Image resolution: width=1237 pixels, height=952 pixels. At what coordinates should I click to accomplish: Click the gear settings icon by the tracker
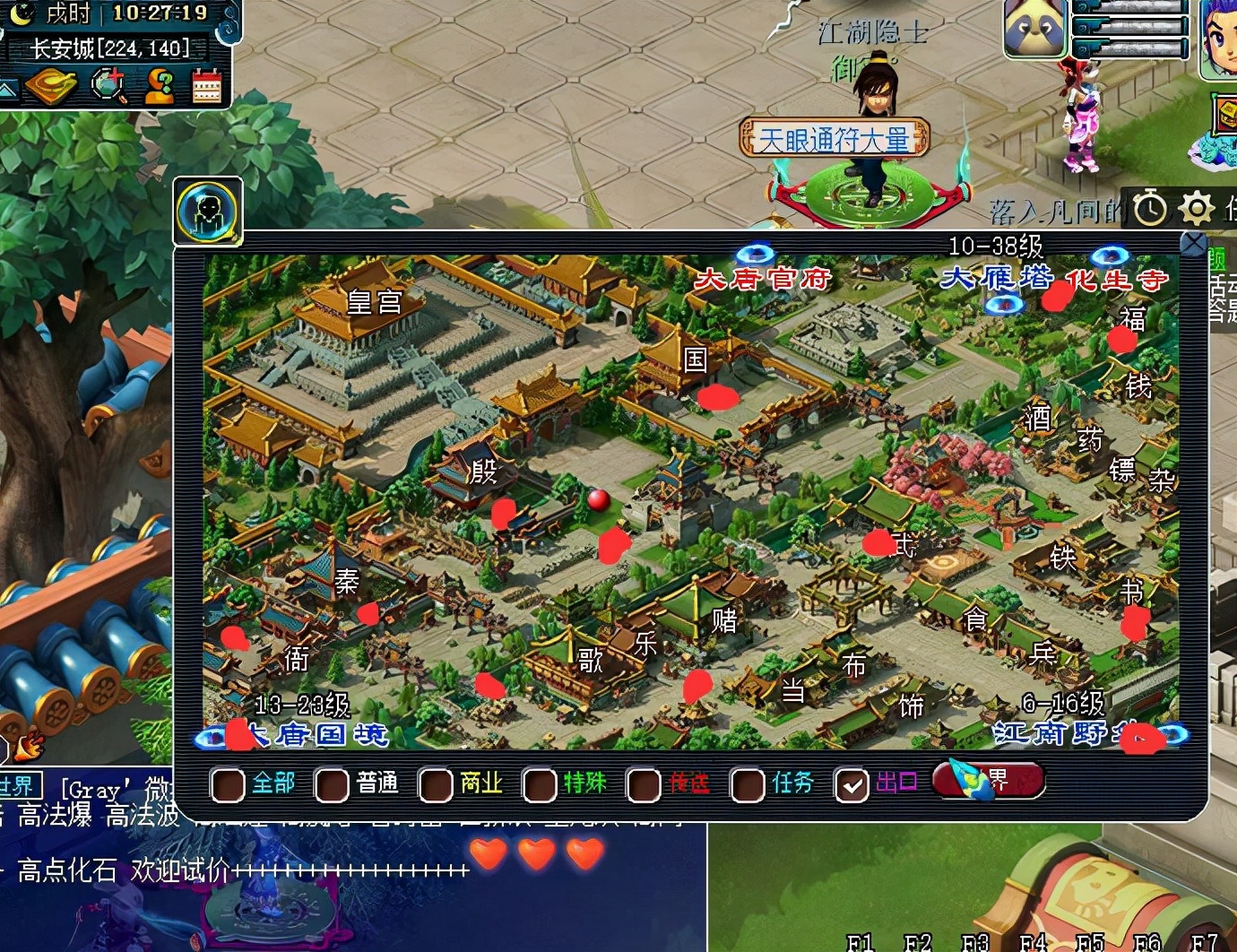1196,208
